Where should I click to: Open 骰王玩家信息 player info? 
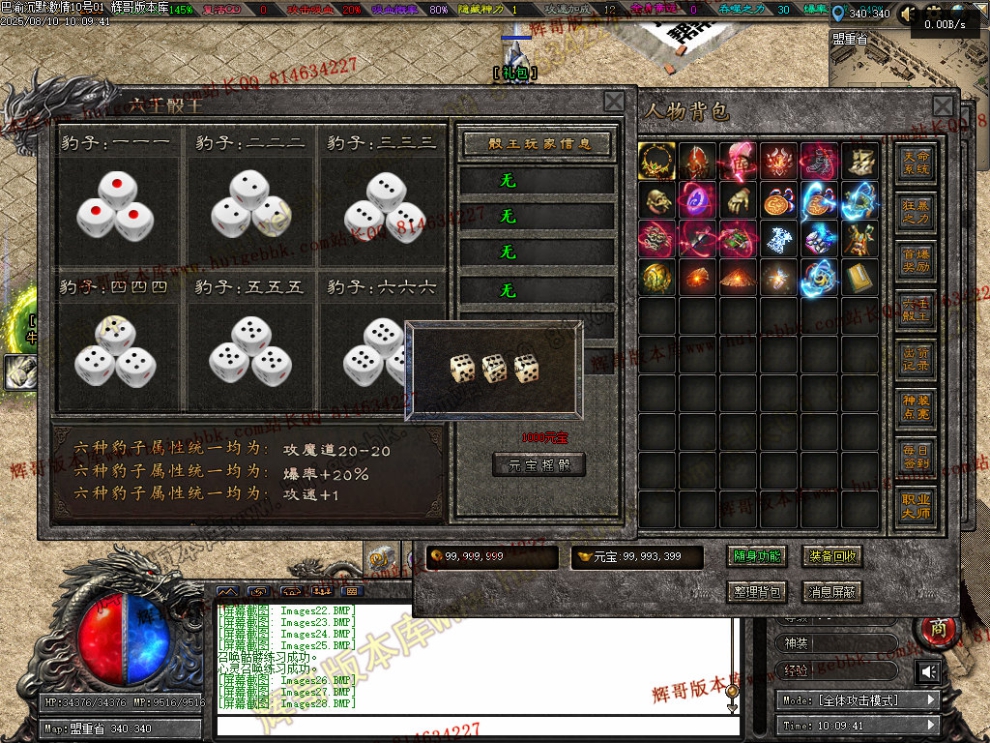click(538, 144)
